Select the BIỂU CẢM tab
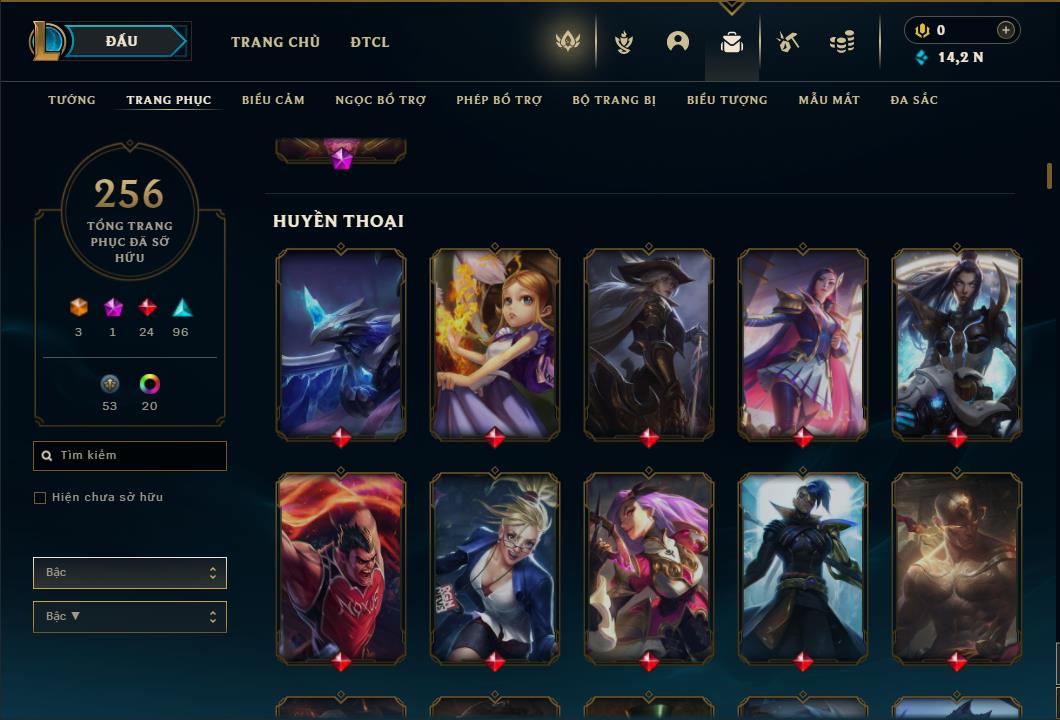Viewport: 1060px width, 720px height. coord(273,100)
